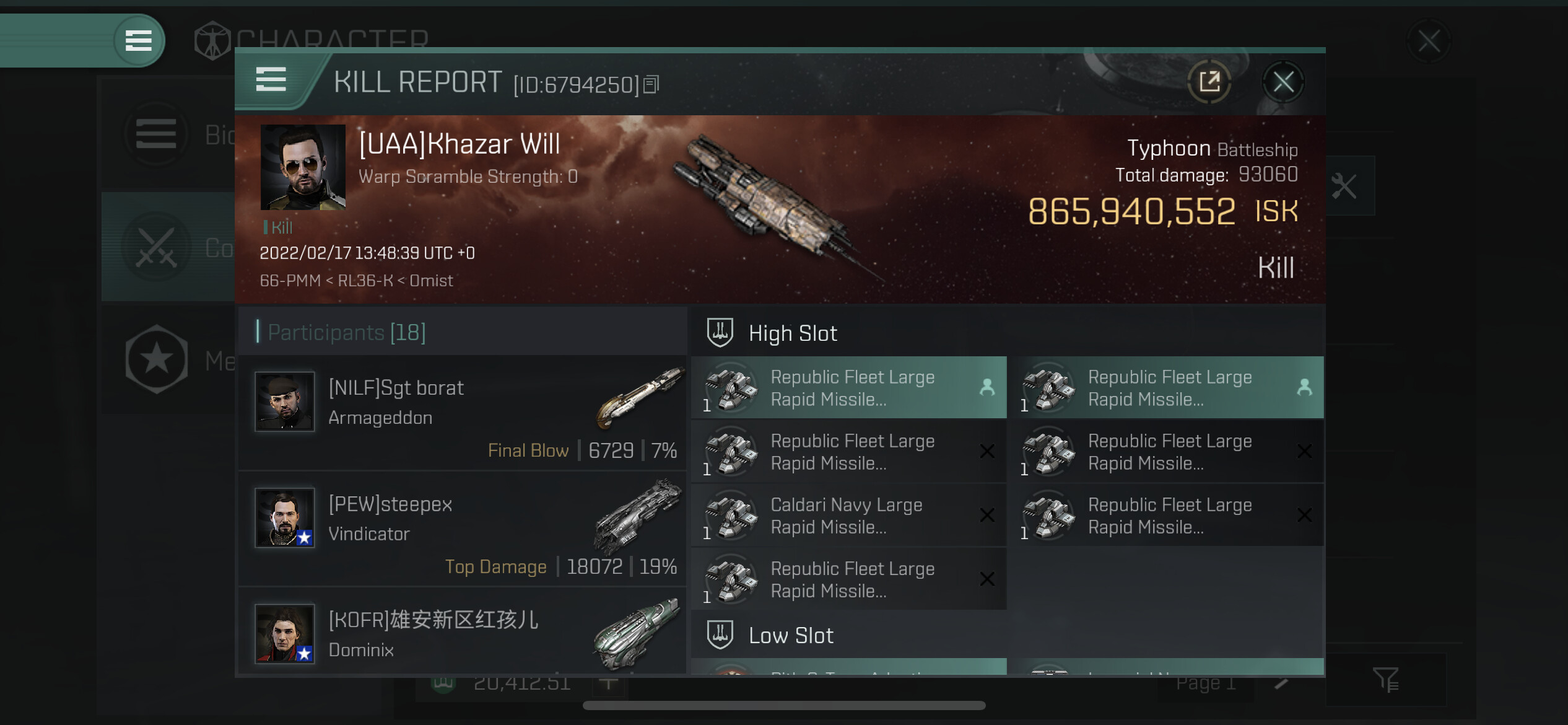Open the filter icon at bottom right

(x=1385, y=679)
